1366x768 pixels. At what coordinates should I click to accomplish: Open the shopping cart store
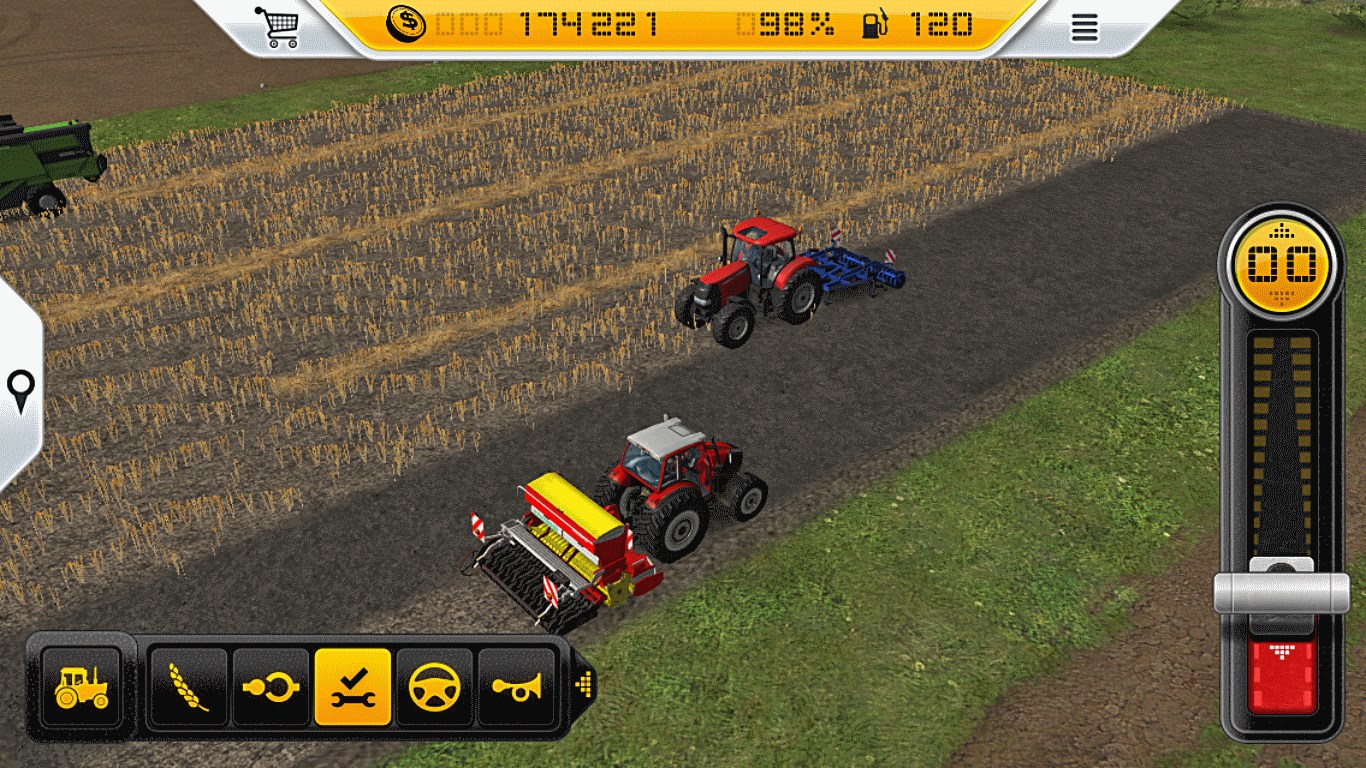[x=277, y=26]
